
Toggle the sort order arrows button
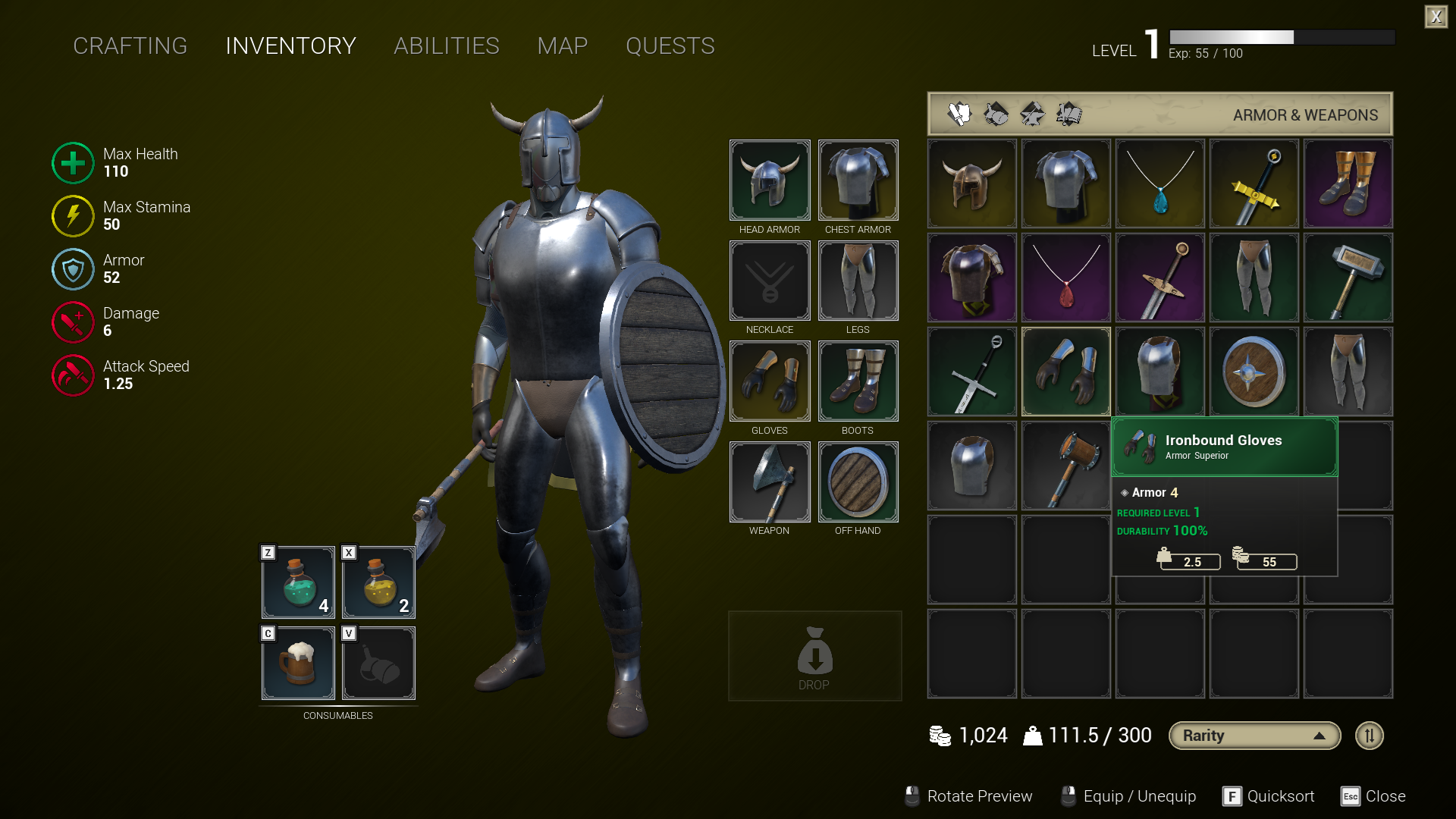[1369, 736]
